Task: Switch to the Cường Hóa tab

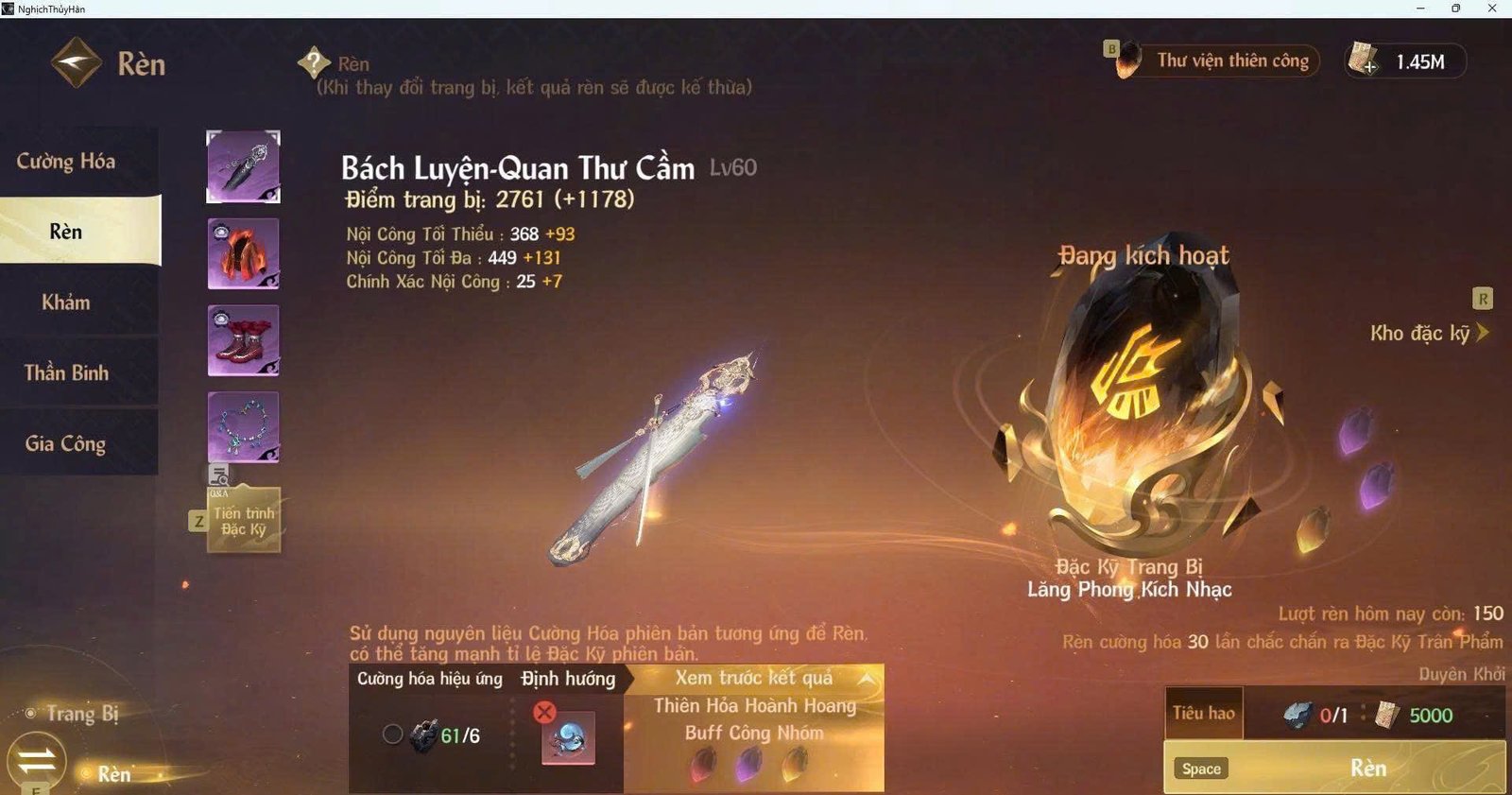Action: [66, 161]
